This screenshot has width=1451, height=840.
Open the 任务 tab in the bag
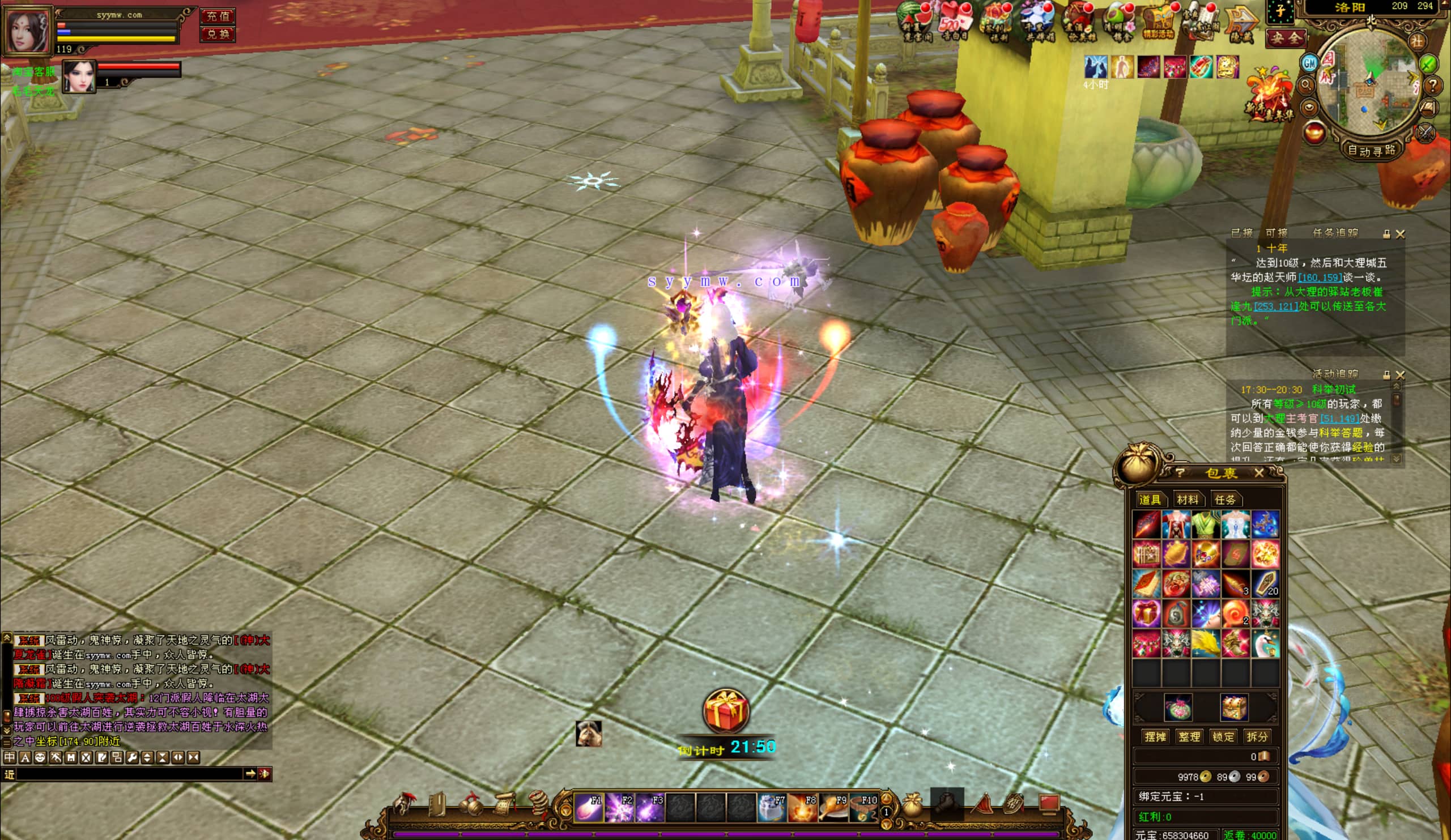tap(1225, 500)
